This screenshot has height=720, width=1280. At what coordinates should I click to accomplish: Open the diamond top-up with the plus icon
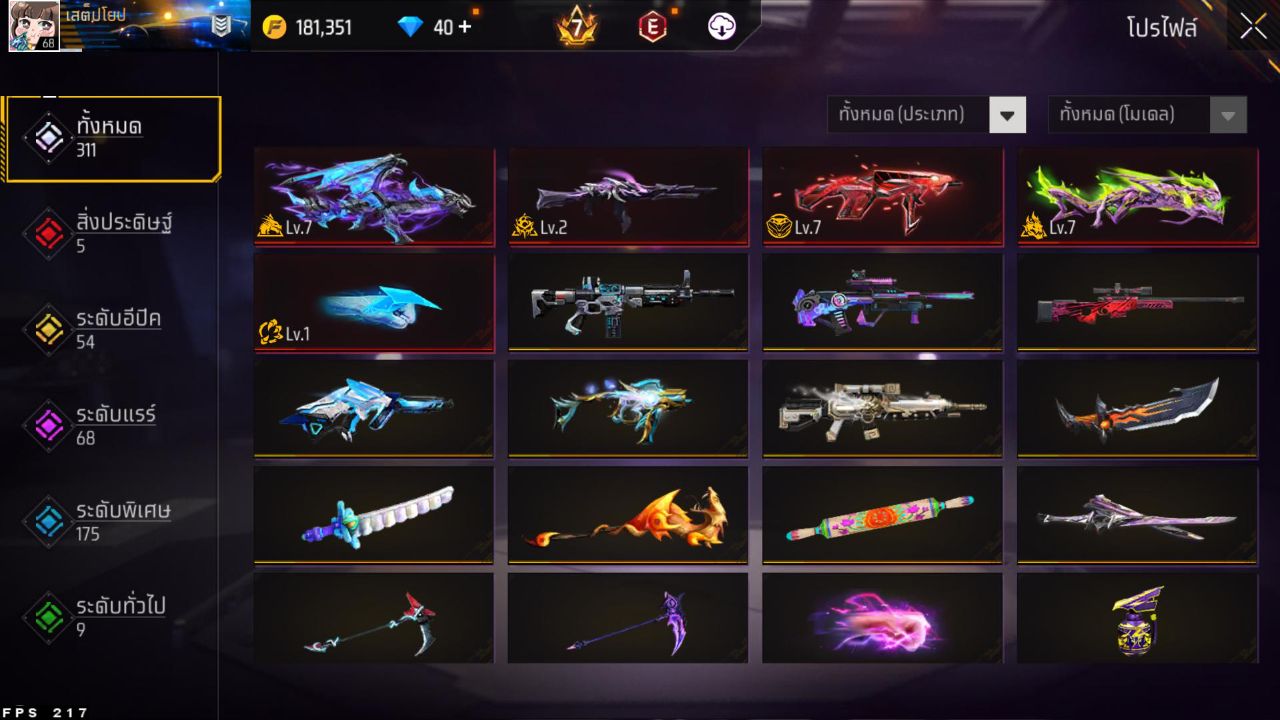click(467, 27)
